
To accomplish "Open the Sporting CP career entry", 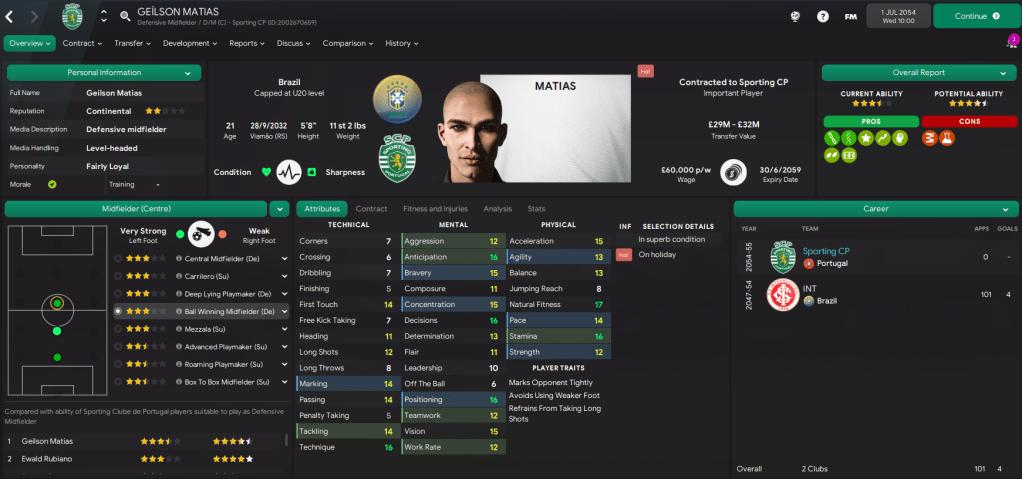I will click(826, 251).
